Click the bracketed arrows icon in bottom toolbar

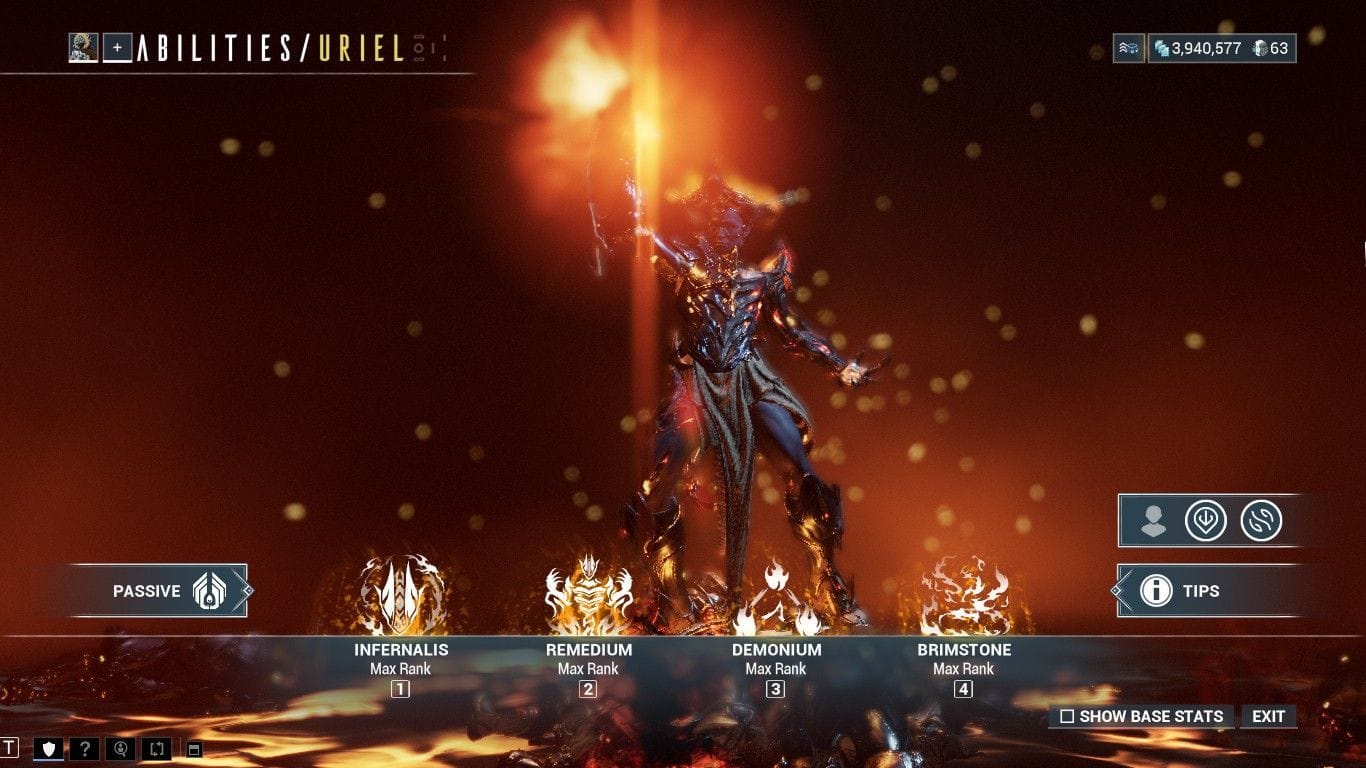(156, 748)
